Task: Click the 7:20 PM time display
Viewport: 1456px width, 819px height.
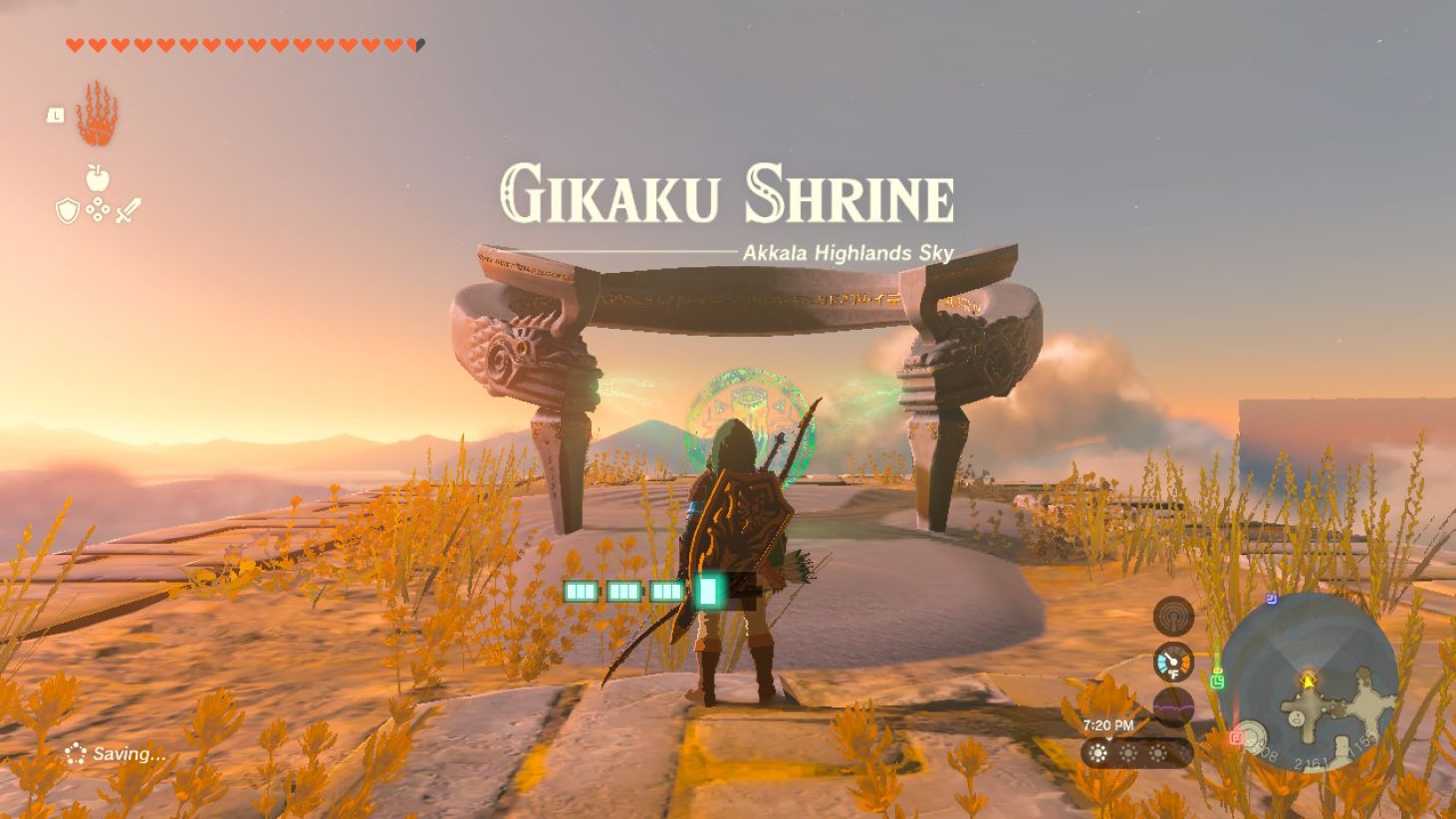Action: pos(1107,725)
